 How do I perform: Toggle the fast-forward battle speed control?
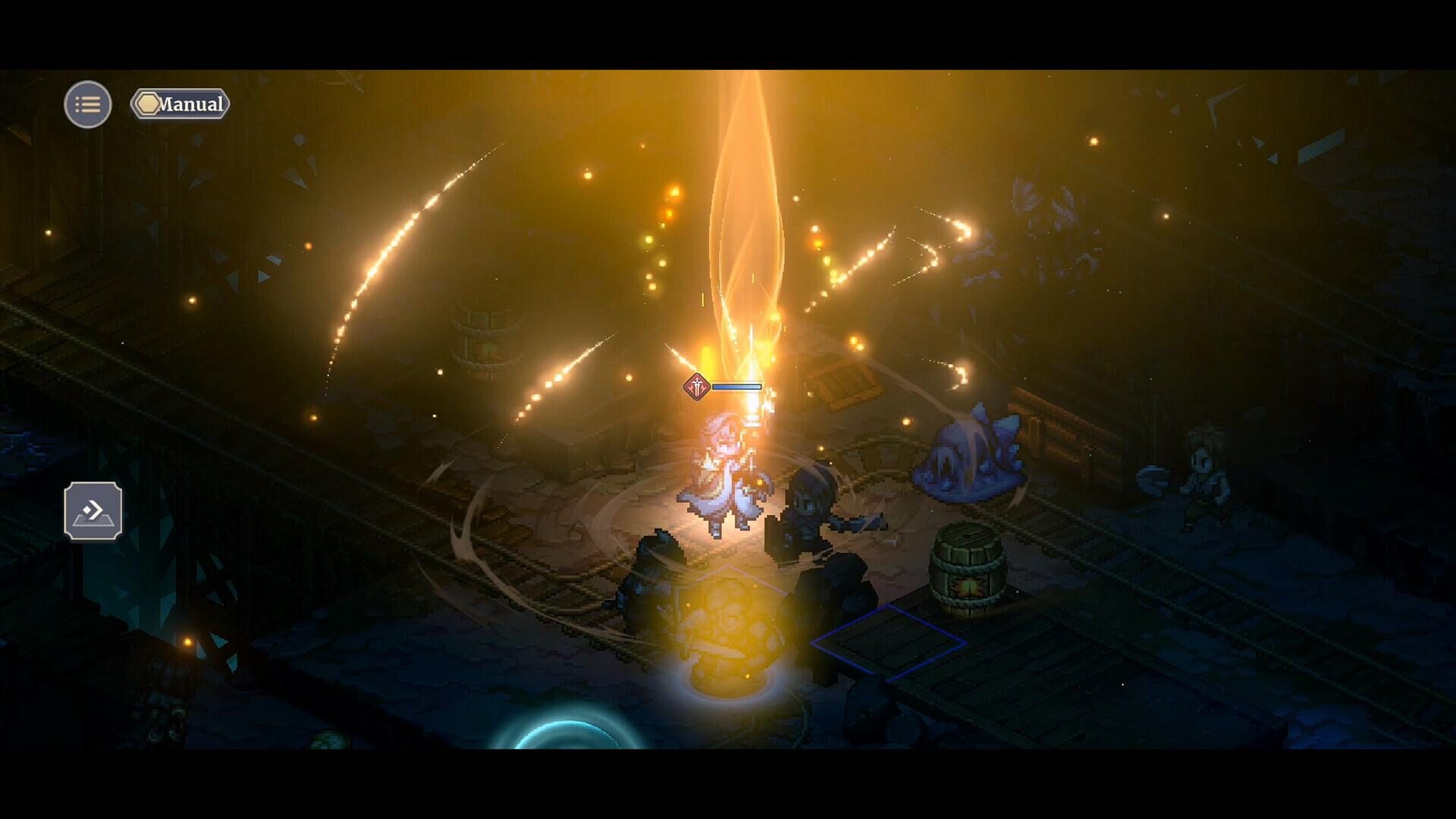[x=94, y=511]
